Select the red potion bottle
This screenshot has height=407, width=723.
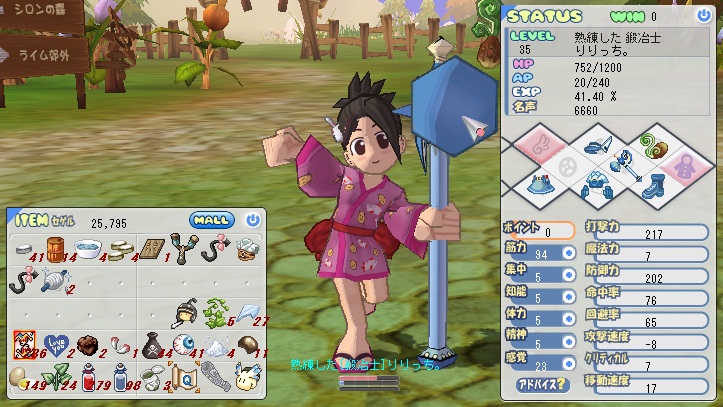[x=88, y=376]
